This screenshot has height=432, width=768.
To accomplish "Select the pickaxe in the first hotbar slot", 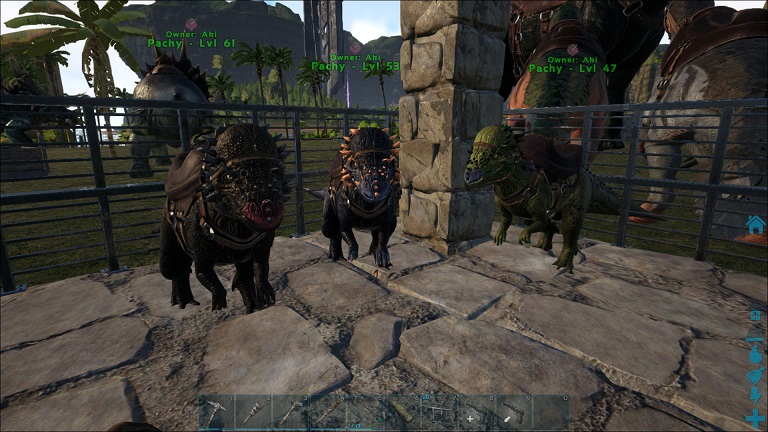I will click(217, 411).
